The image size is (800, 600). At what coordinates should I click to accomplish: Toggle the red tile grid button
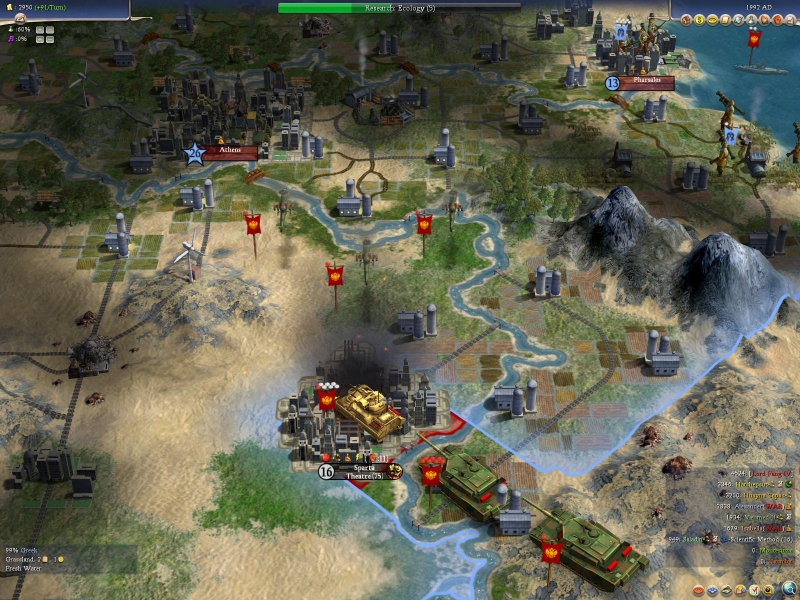[x=698, y=590]
